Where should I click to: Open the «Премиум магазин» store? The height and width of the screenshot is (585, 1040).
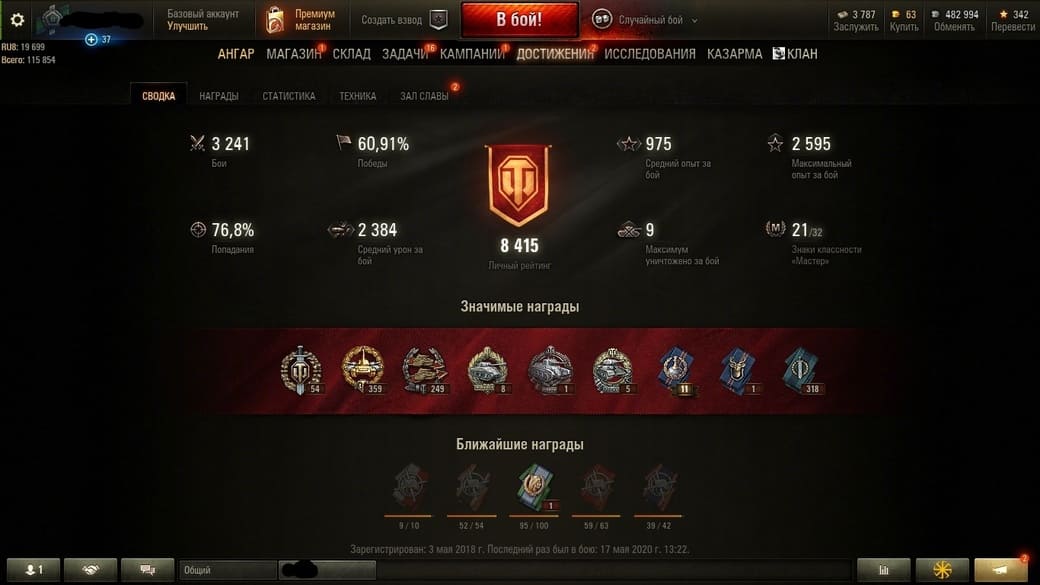pos(301,20)
